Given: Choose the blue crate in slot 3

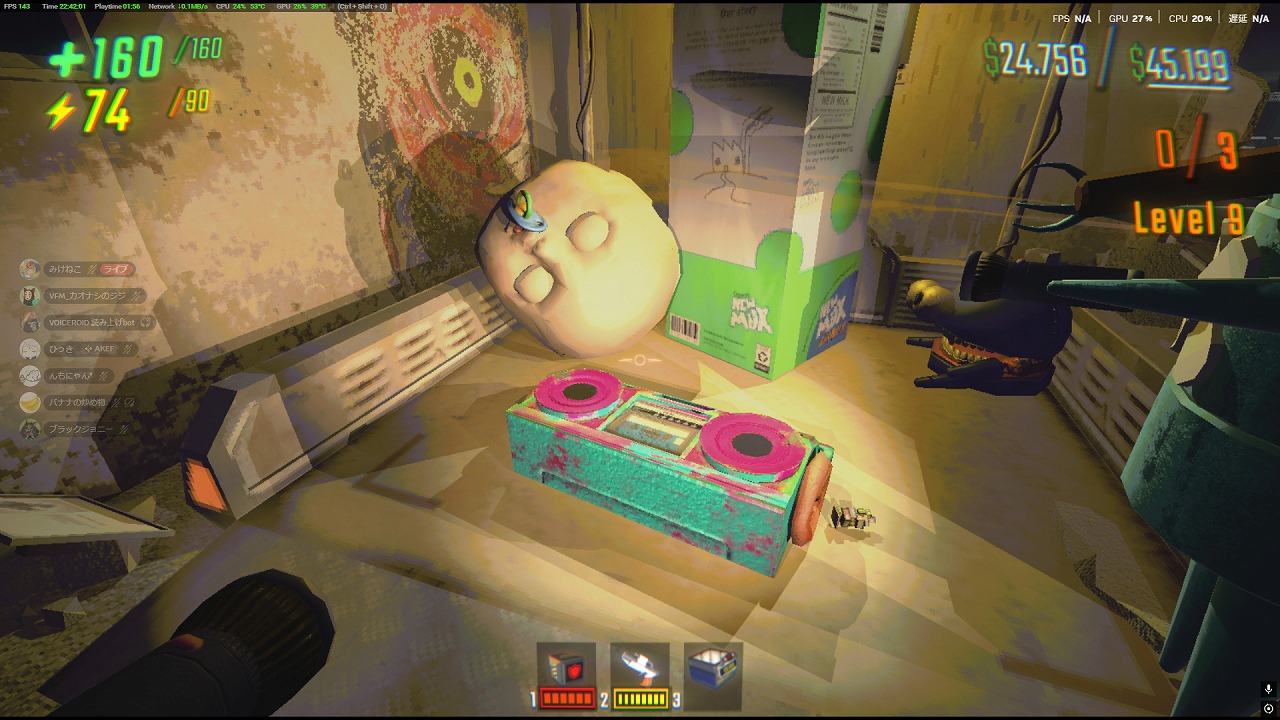Looking at the screenshot, I should pos(712,667).
